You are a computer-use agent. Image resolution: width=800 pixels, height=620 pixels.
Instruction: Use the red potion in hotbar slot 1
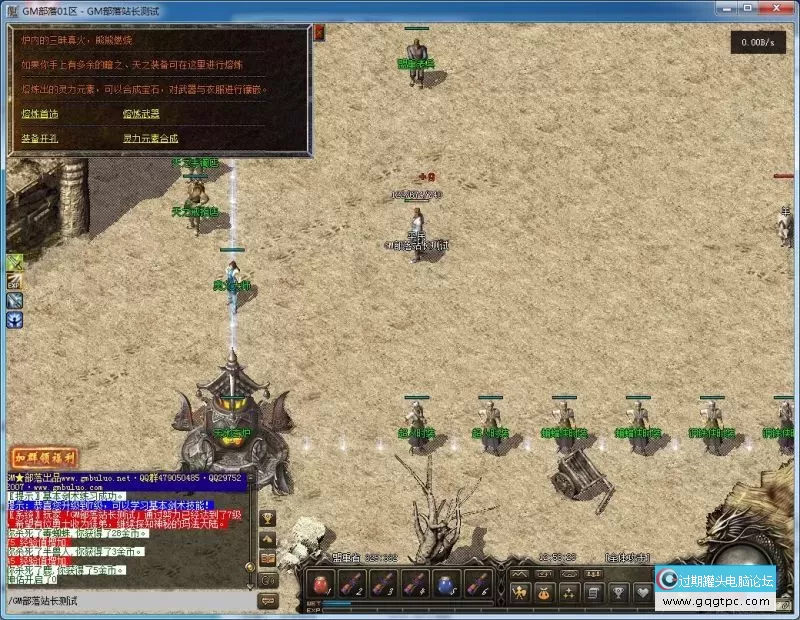(x=320, y=584)
